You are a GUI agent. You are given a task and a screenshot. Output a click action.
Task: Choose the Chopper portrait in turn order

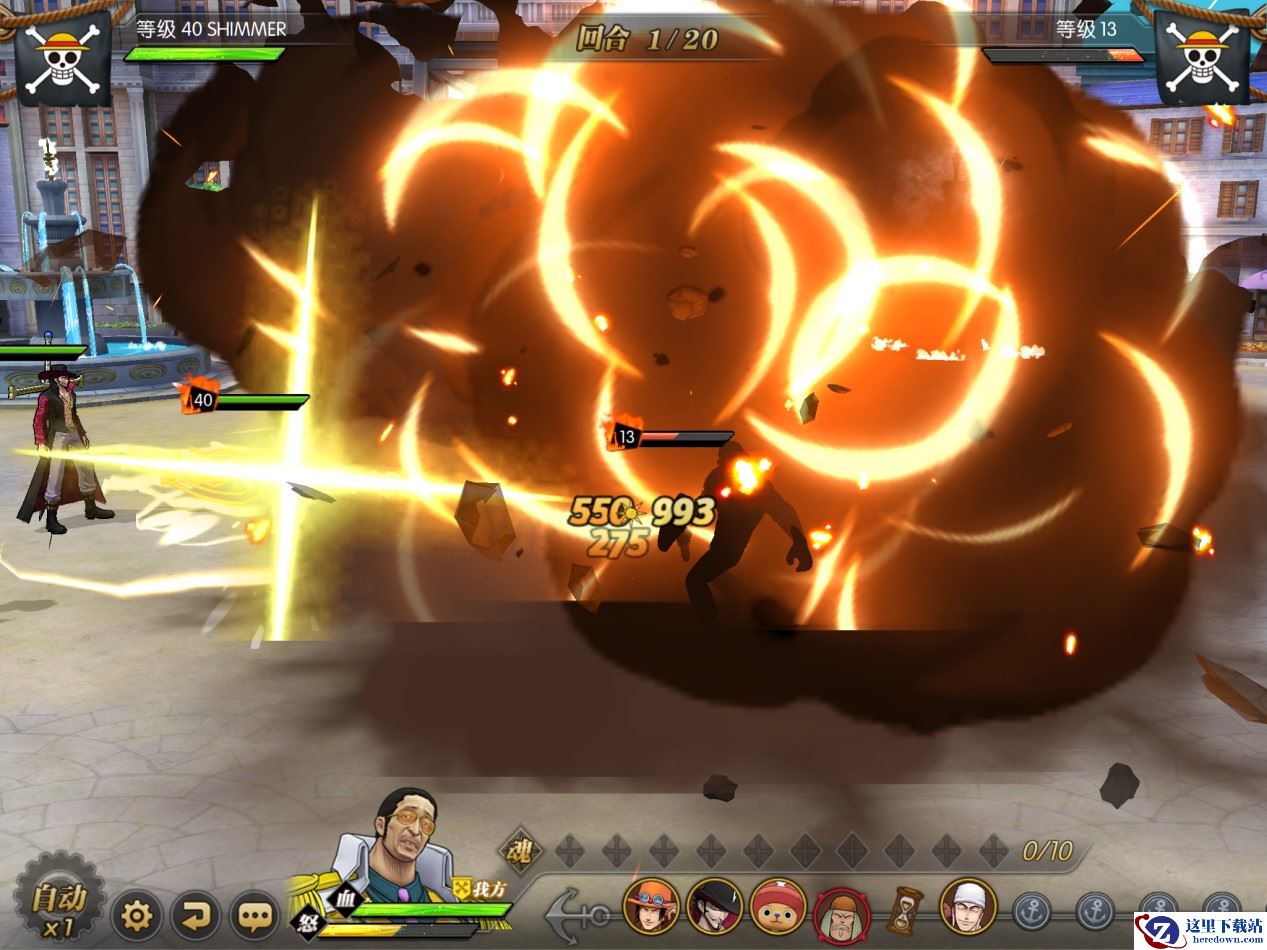click(777, 906)
